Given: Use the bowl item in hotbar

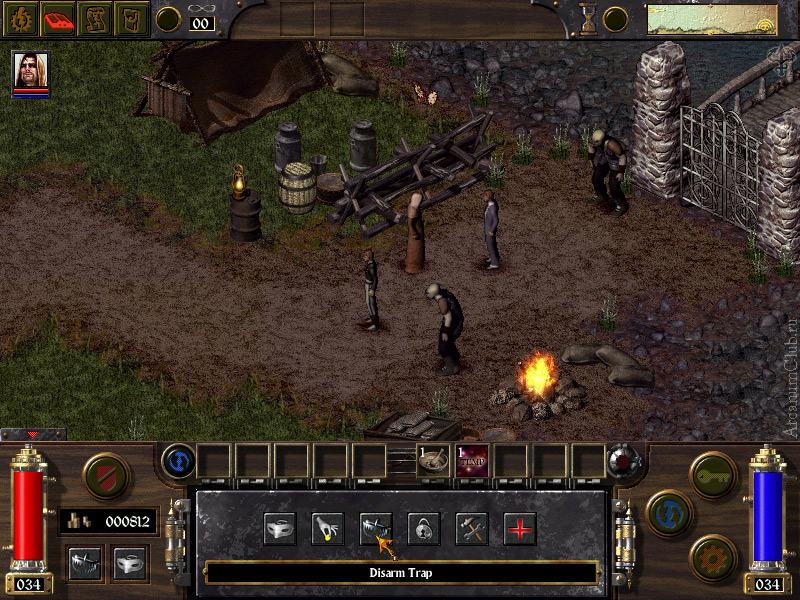Looking at the screenshot, I should [x=434, y=461].
